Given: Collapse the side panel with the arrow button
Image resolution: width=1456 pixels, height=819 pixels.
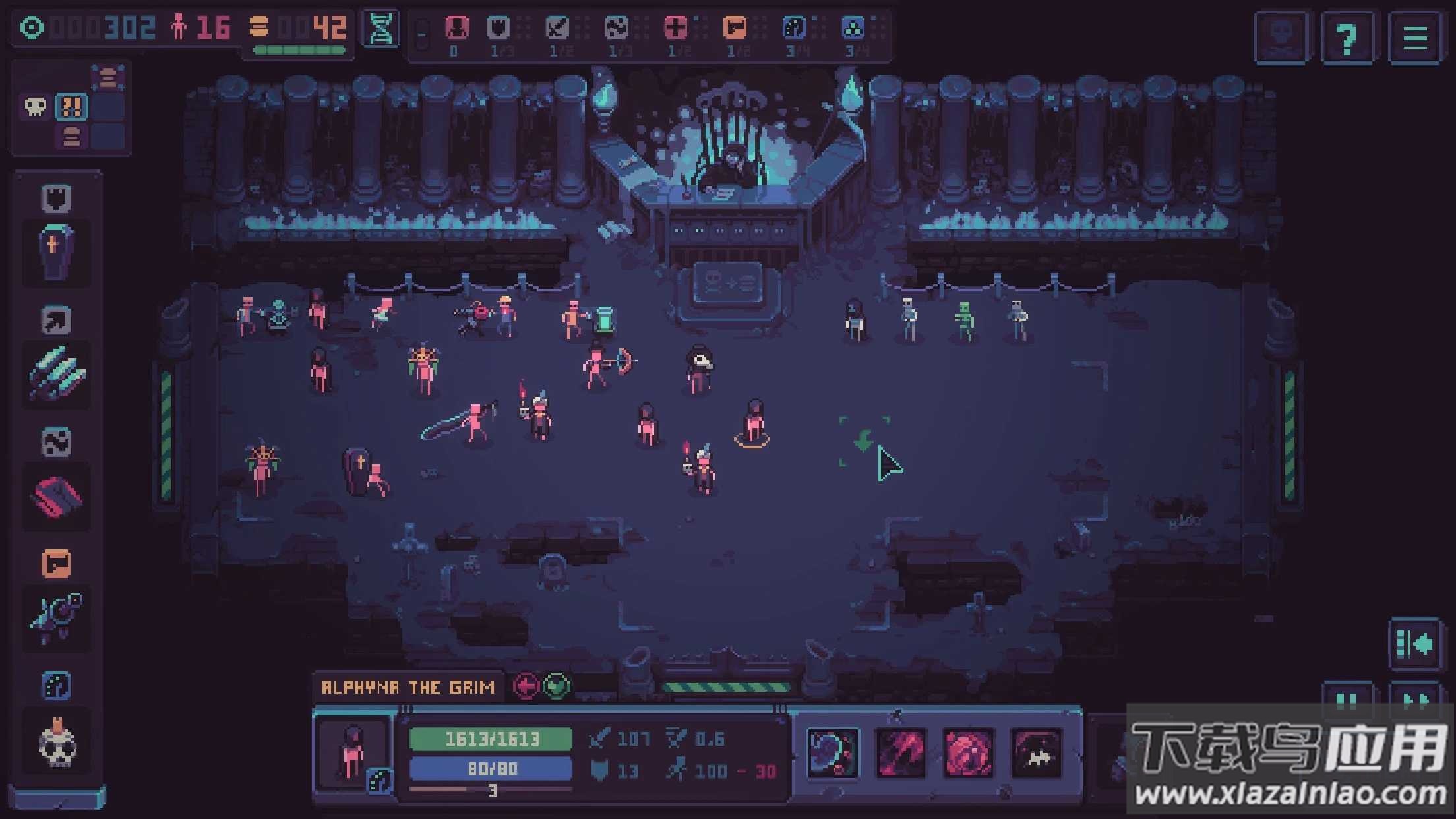Looking at the screenshot, I should pyautogui.click(x=1414, y=644).
